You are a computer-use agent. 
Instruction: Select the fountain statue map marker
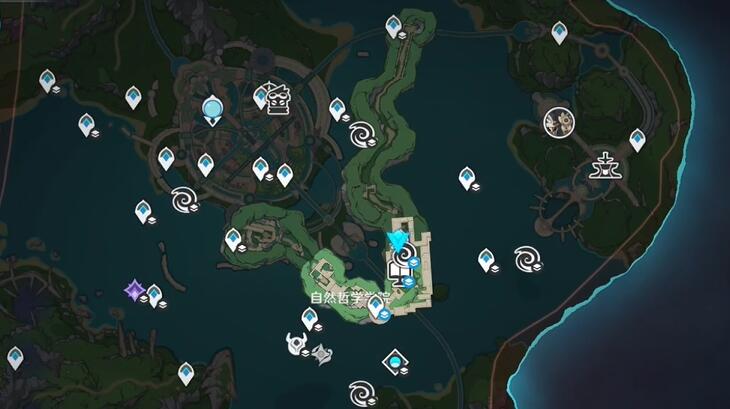tap(606, 164)
